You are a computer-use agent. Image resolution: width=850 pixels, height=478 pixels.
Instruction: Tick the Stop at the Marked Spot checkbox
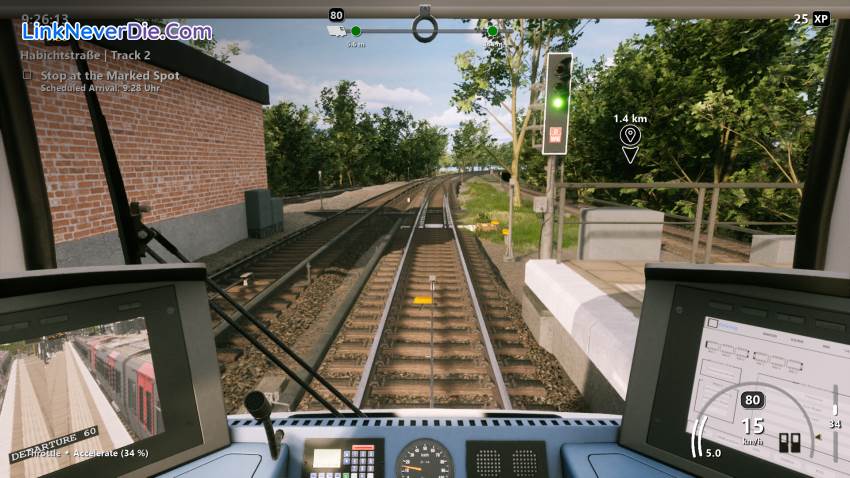pyautogui.click(x=28, y=75)
